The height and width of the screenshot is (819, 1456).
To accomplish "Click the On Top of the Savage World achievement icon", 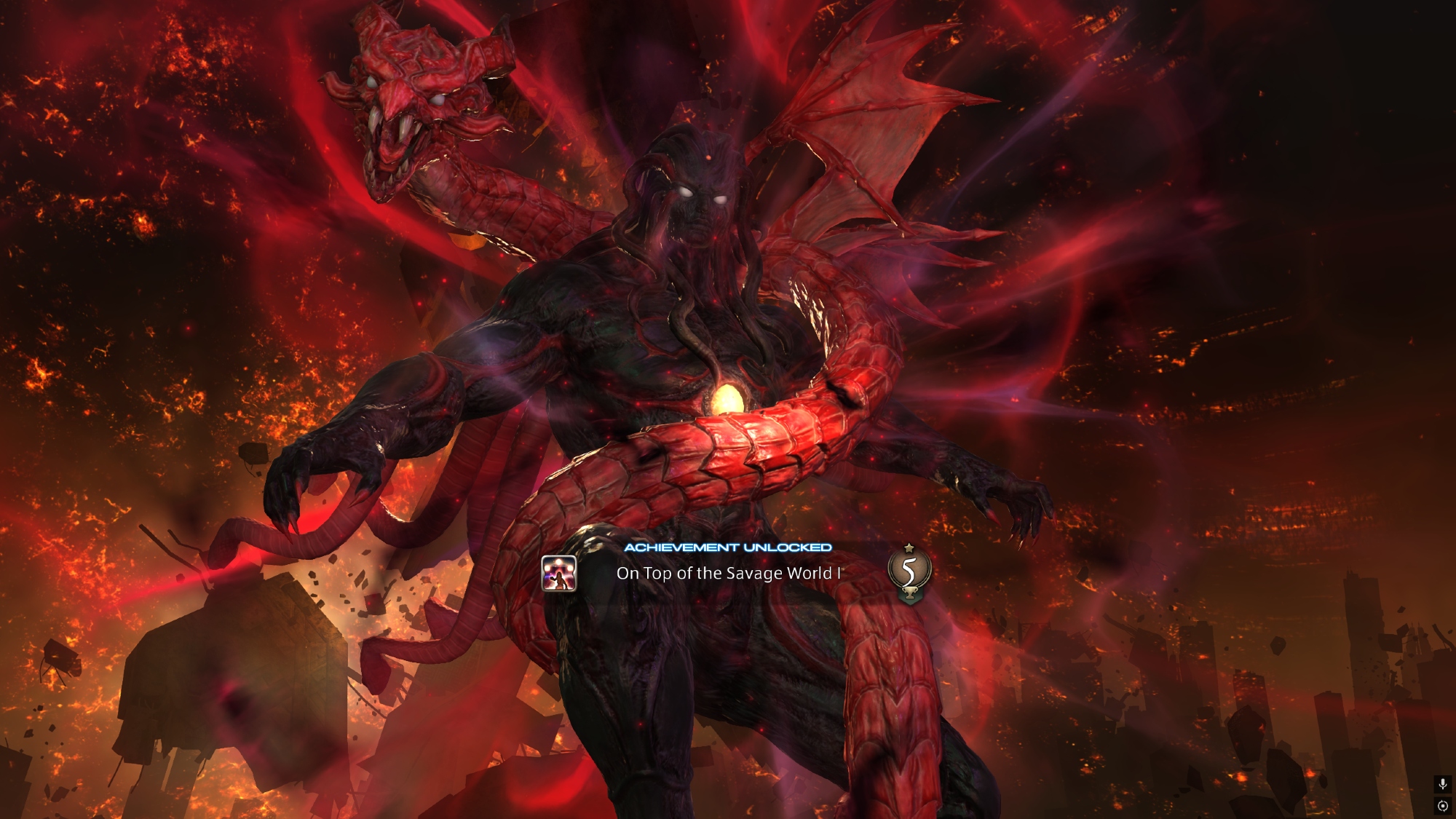I will tap(559, 573).
